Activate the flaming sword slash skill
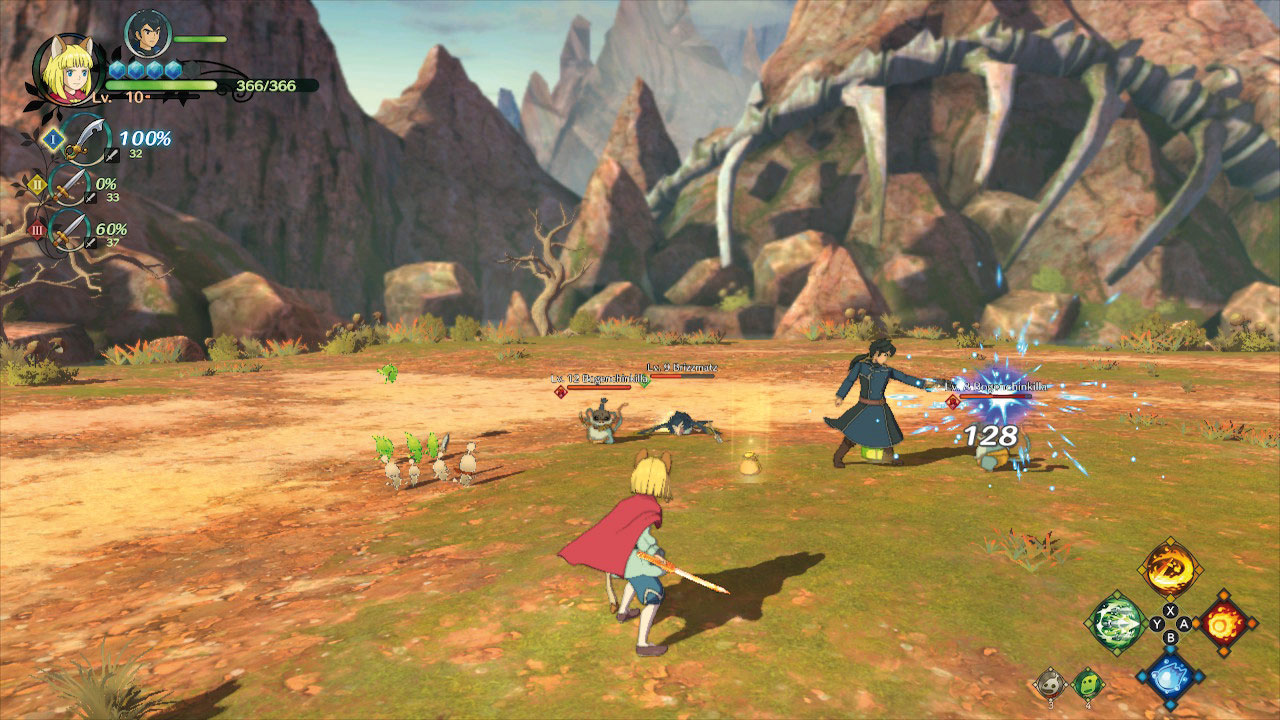This screenshot has width=1280, height=720. tap(1170, 570)
